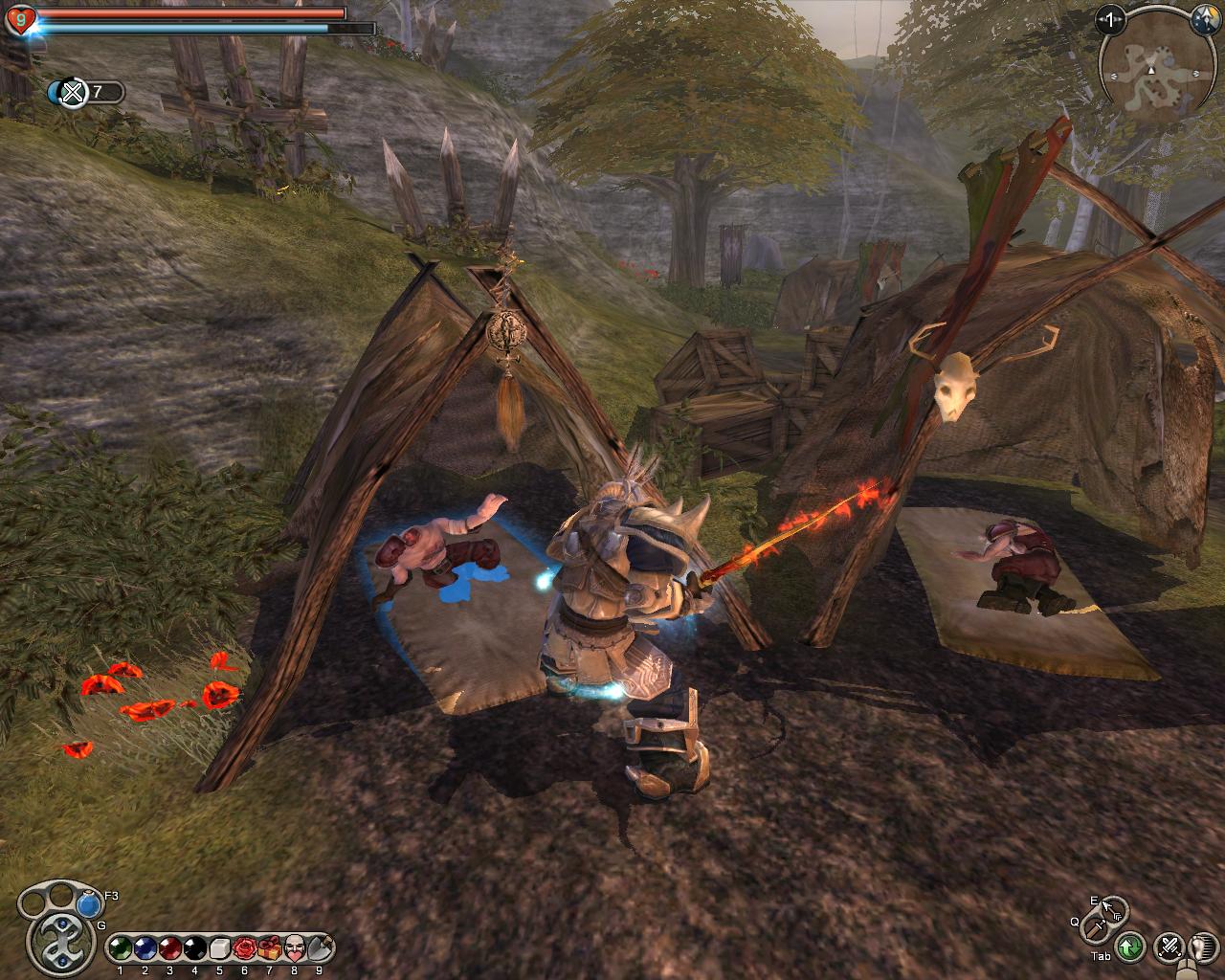
Task: Click the crossed swords attack icon
Action: click(1169, 947)
